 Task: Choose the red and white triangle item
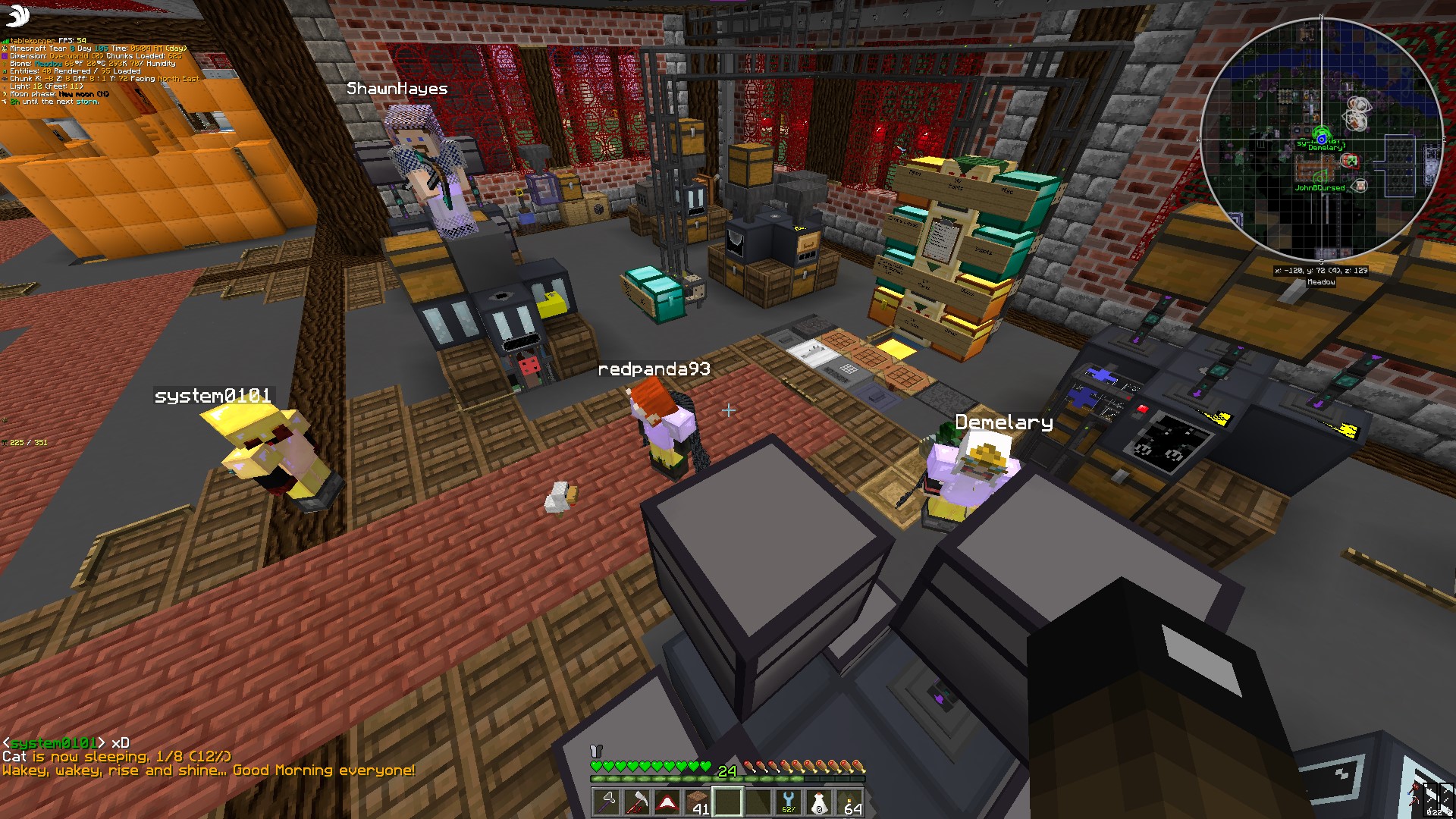(667, 802)
